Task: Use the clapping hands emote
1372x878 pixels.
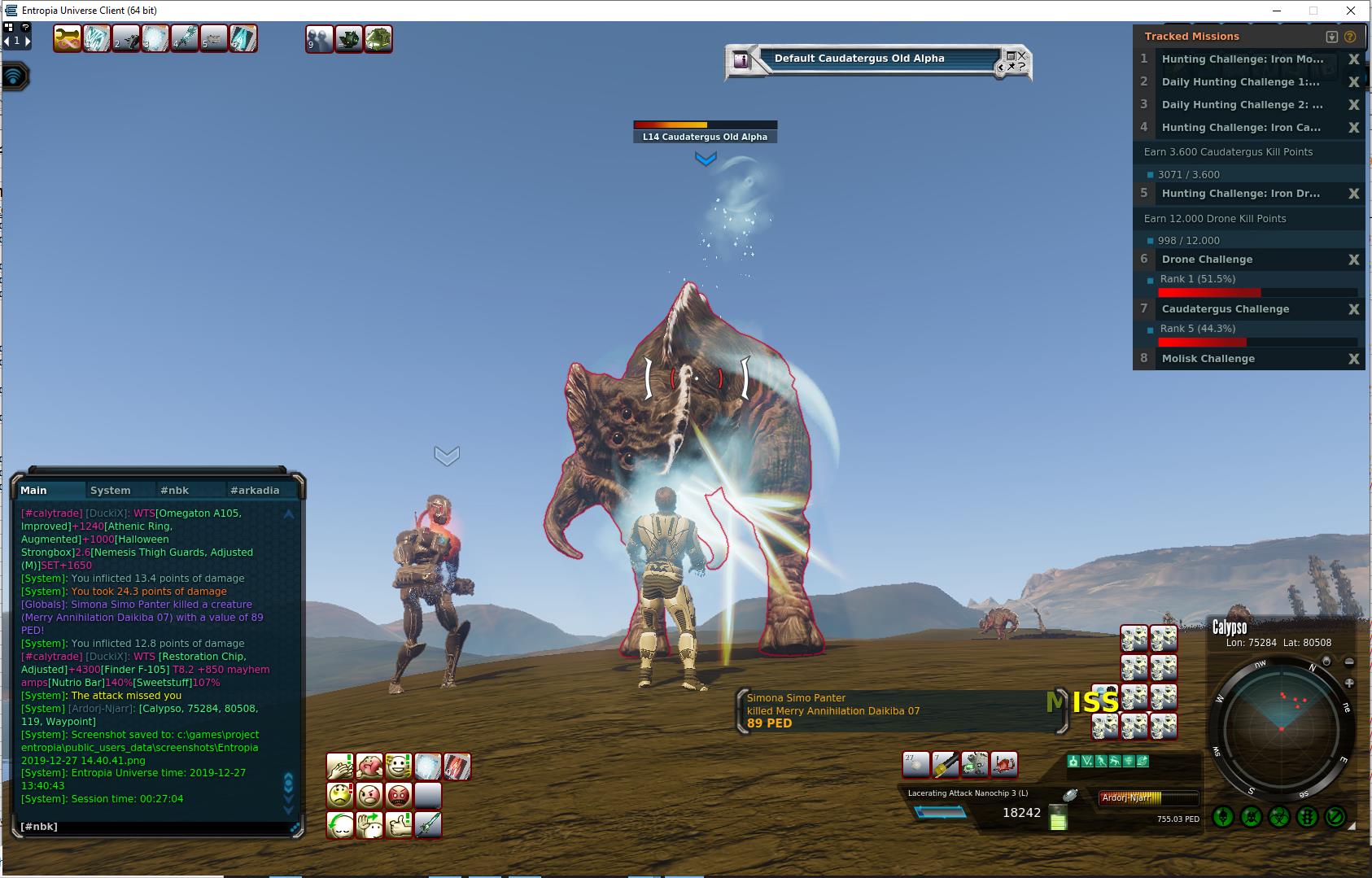Action: (339, 767)
